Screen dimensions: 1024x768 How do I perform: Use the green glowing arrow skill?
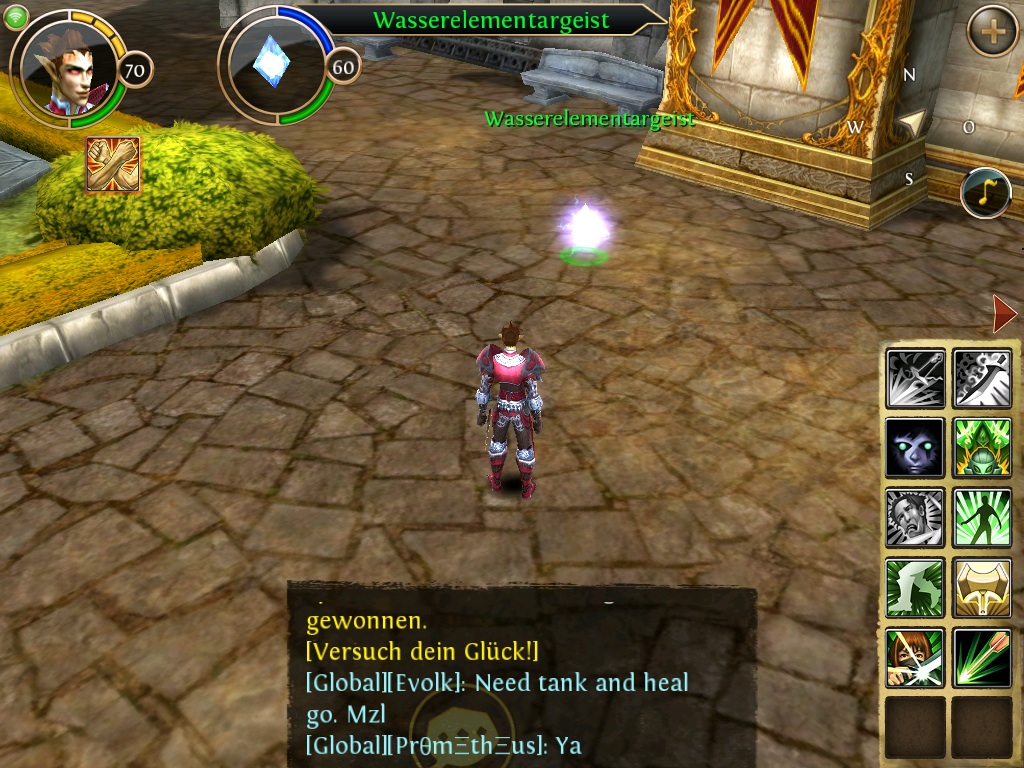click(982, 658)
